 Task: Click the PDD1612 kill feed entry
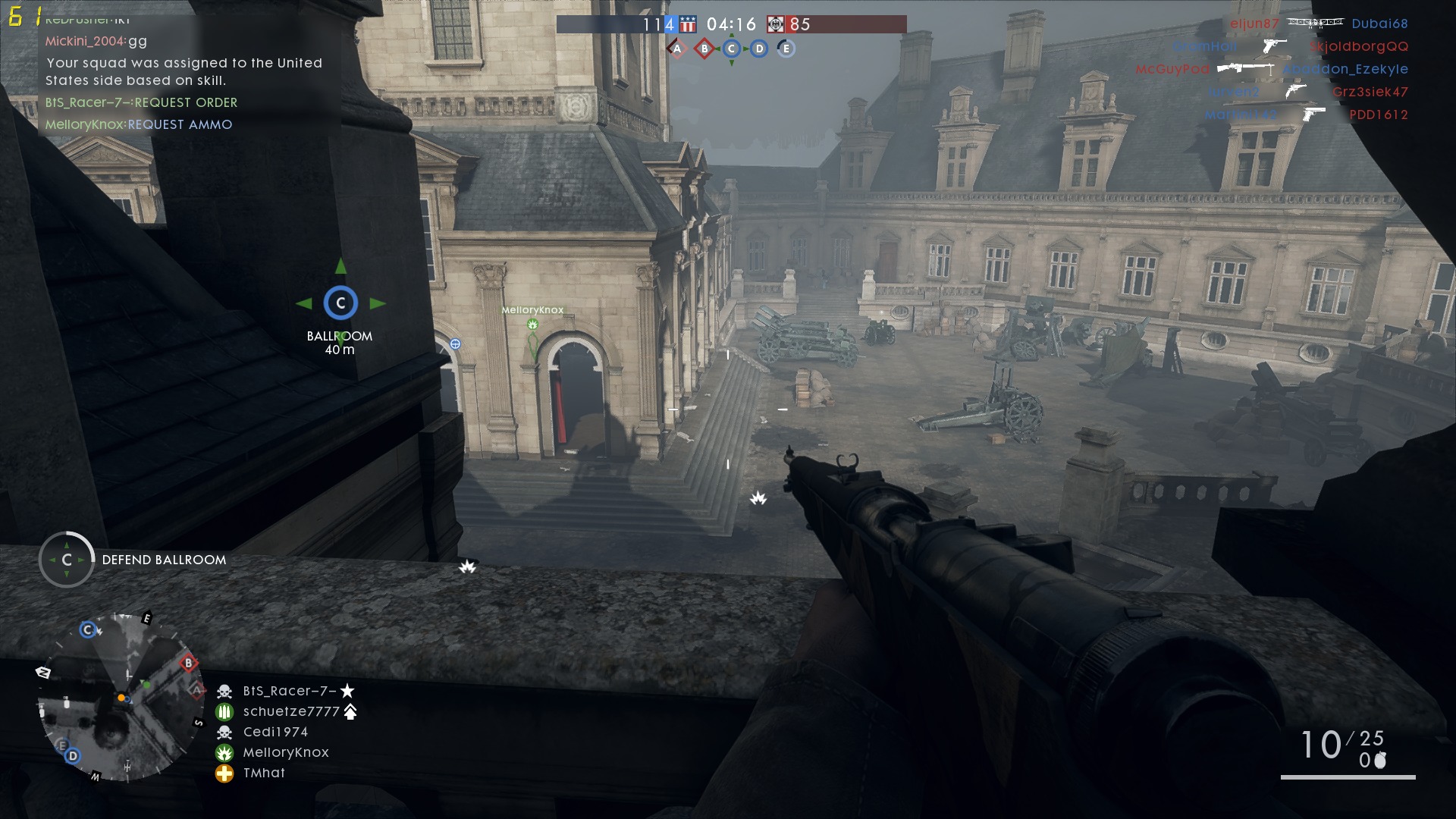(x=1378, y=115)
